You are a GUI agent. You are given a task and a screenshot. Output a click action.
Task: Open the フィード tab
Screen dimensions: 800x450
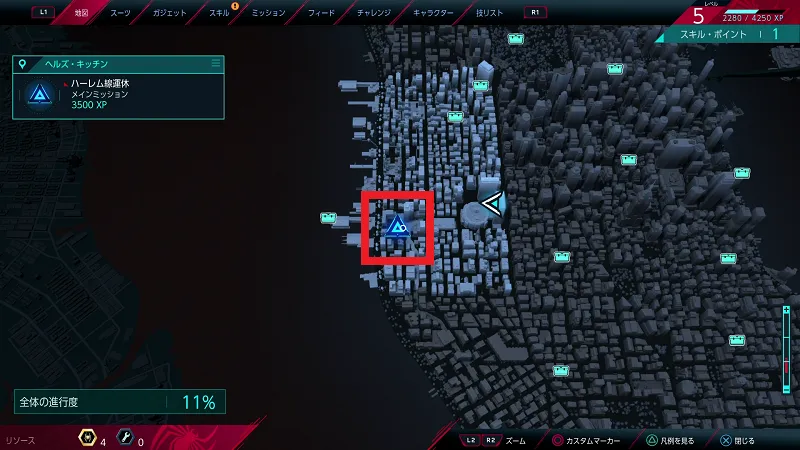[321, 15]
